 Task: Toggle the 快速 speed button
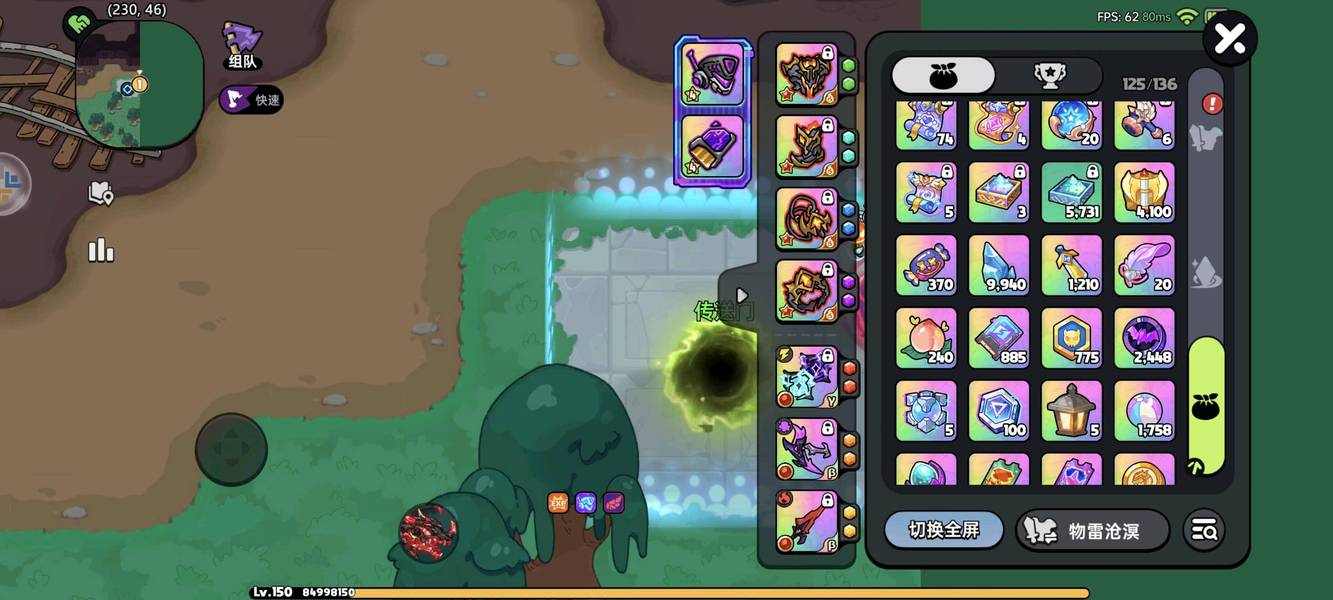tap(252, 99)
